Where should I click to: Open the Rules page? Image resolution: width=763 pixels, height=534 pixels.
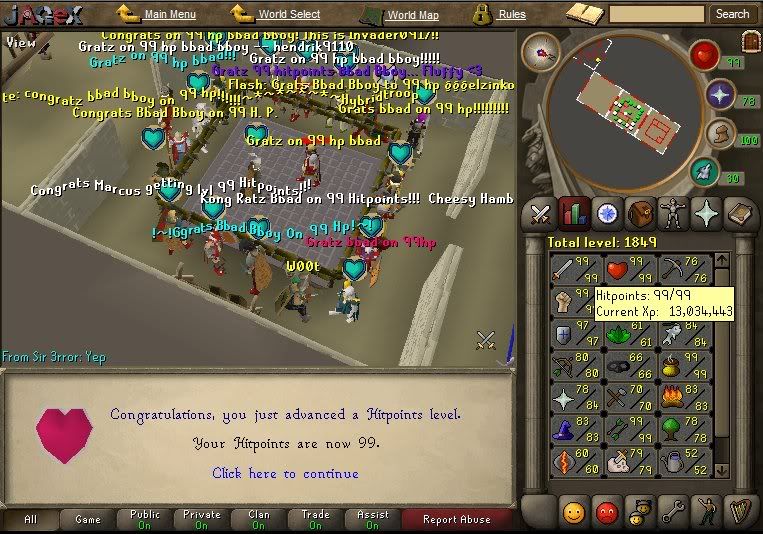pyautogui.click(x=511, y=15)
